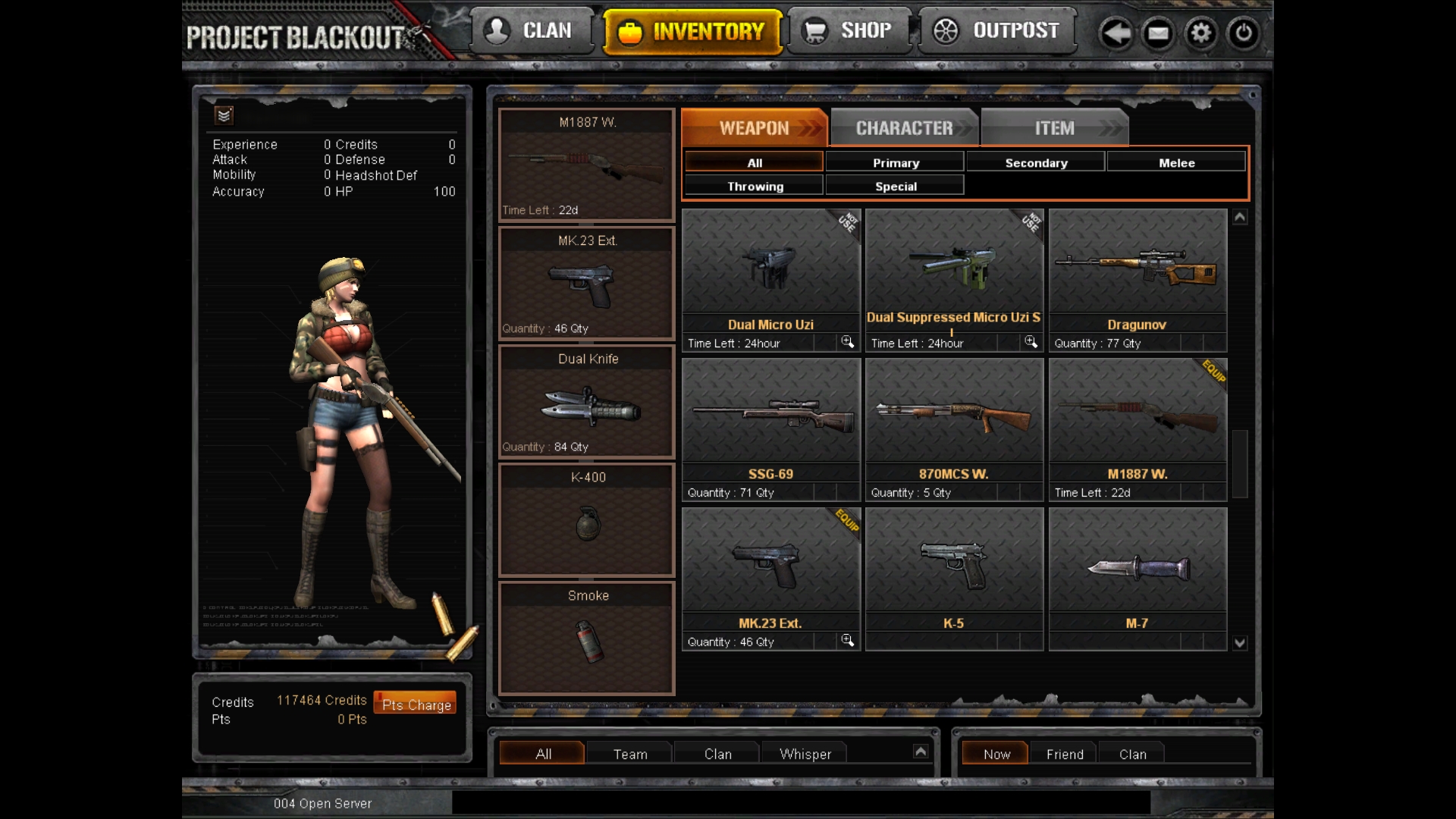The image size is (1456, 819).
Task: Open the Clan menu
Action: (532, 31)
